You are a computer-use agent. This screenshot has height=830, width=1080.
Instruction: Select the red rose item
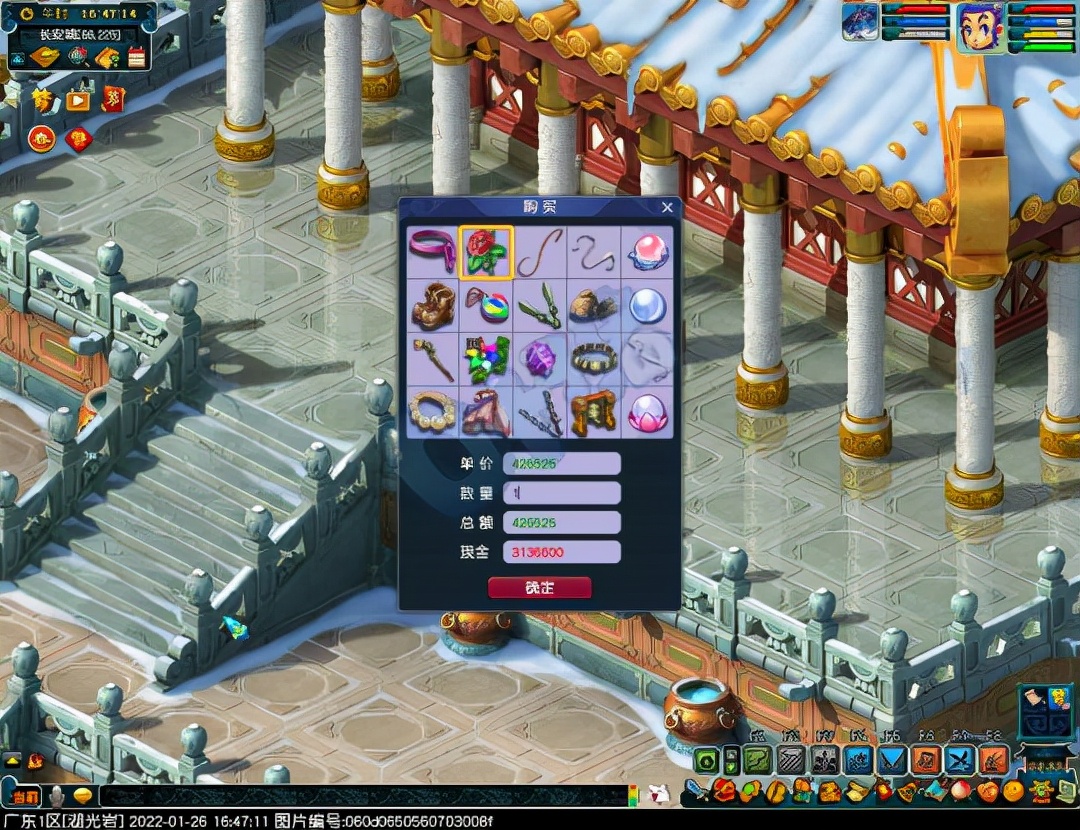(486, 251)
